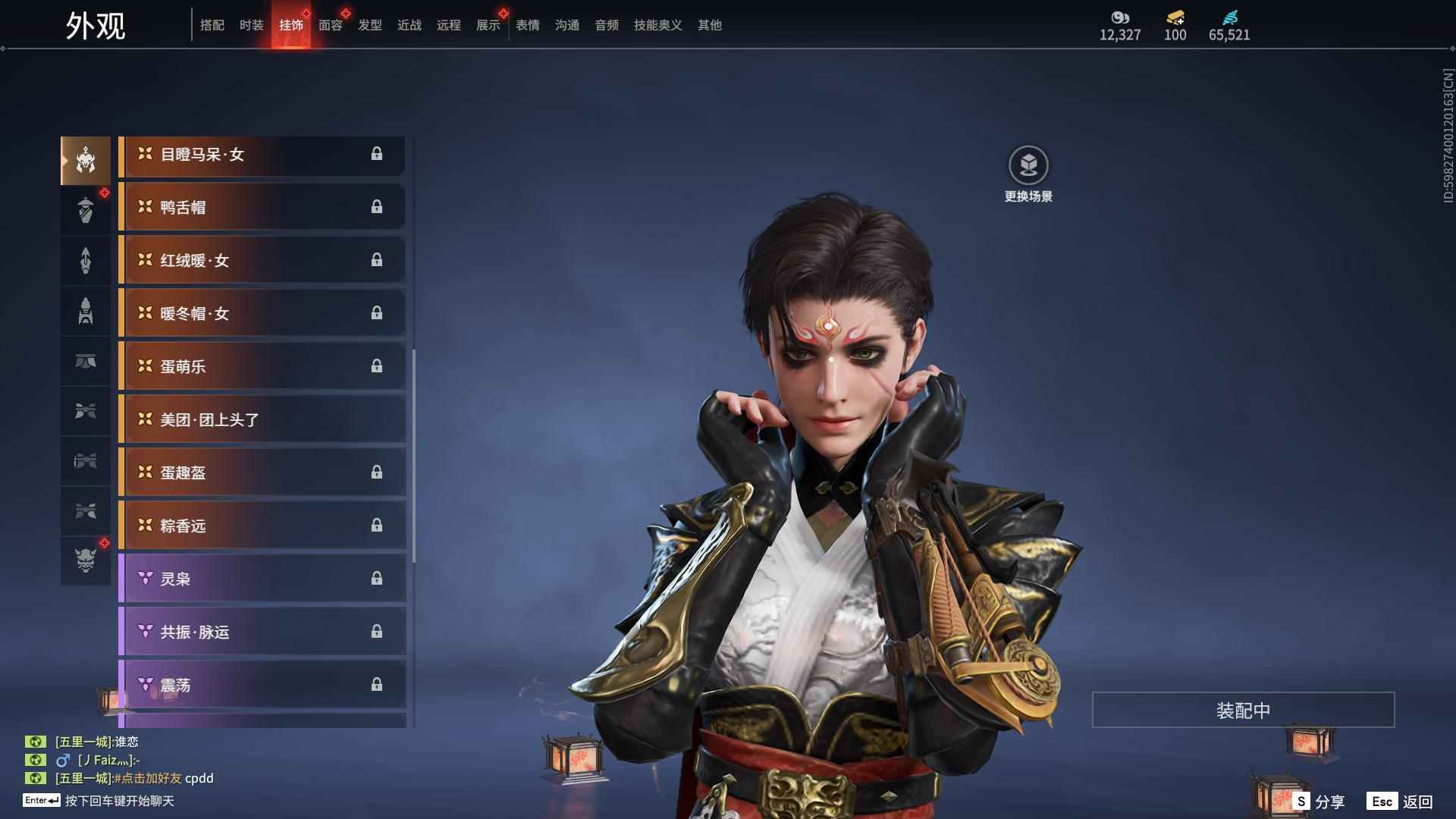
Task: Click the 返回 back button
Action: (1401, 801)
